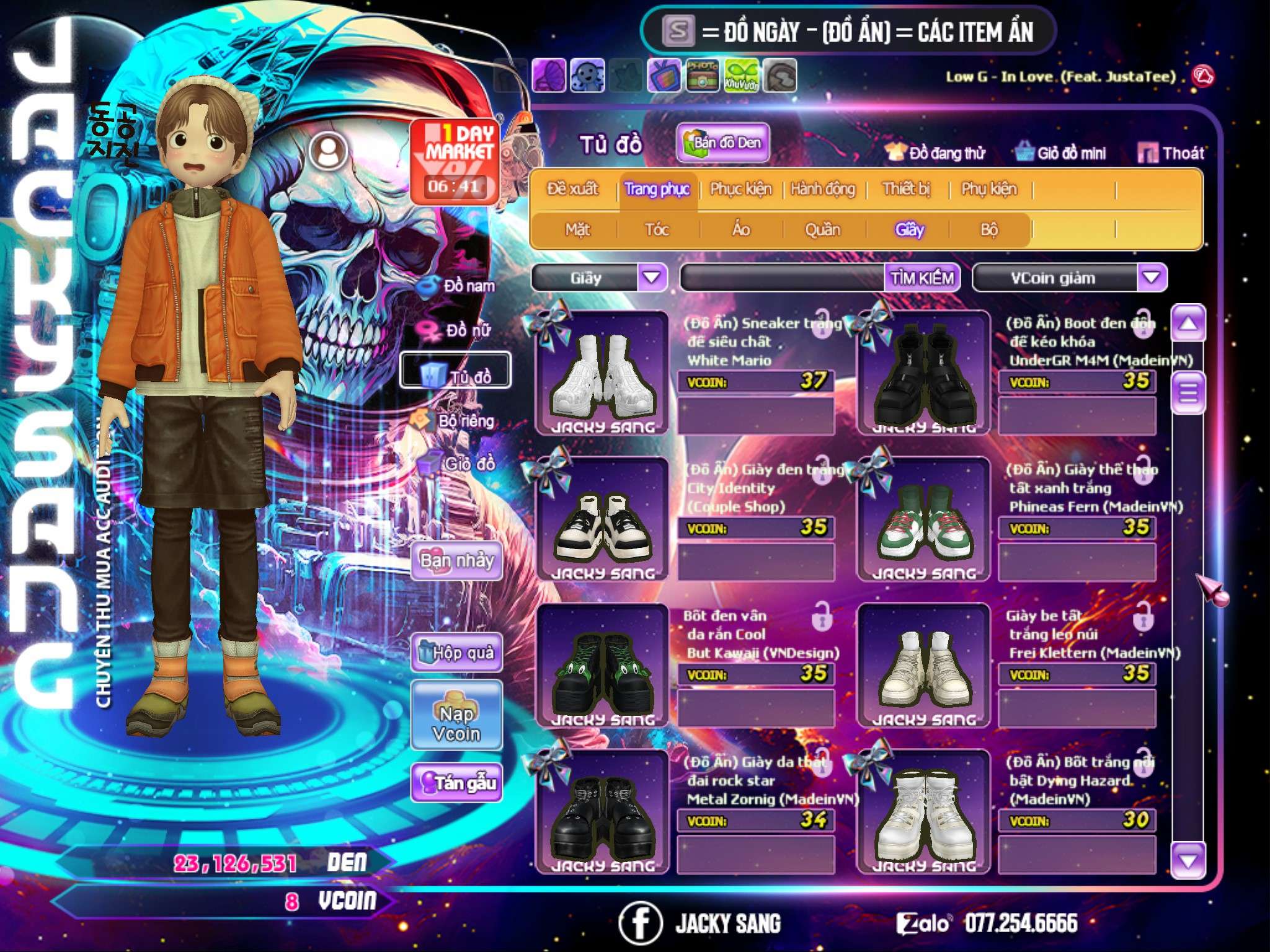The width and height of the screenshot is (1270, 952).
Task: Open the 1 Day Market banner
Action: 455,161
